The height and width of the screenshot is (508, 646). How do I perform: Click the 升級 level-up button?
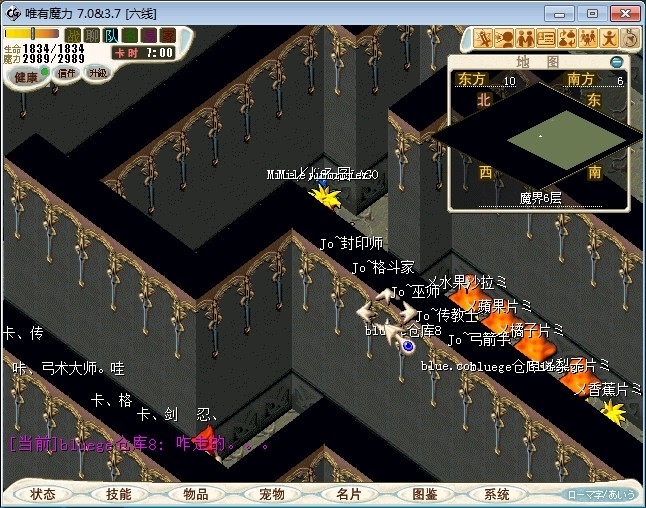(x=98, y=73)
